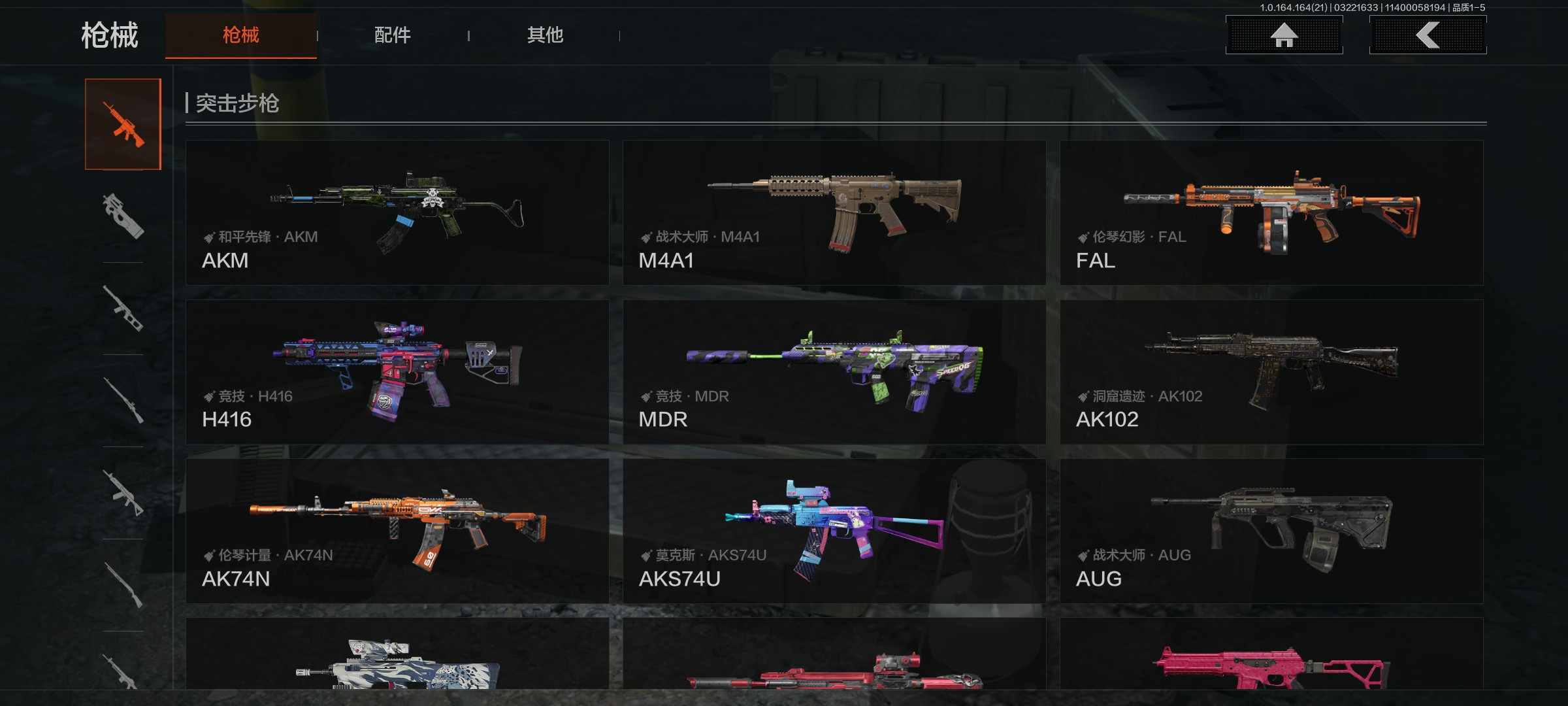Click the back arrow button

[1428, 35]
